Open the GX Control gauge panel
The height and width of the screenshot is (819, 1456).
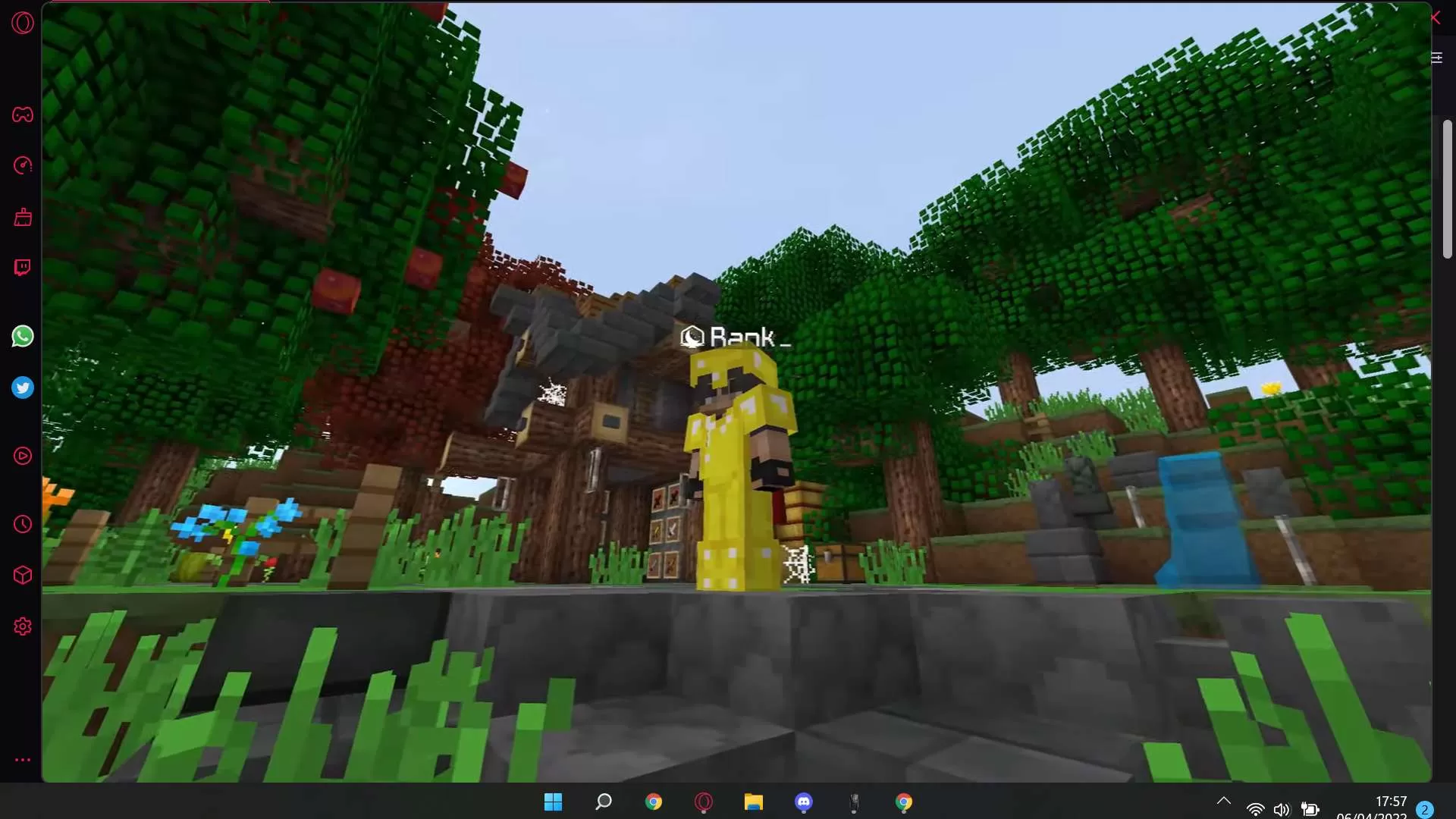pos(23,165)
